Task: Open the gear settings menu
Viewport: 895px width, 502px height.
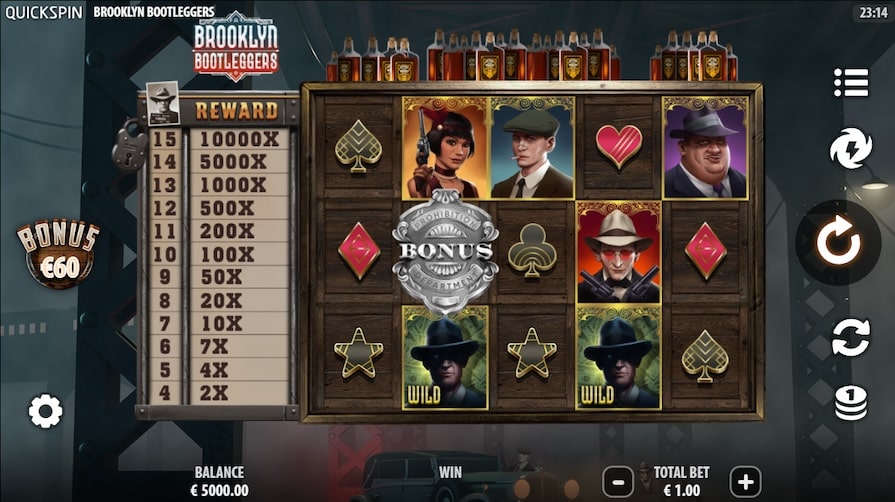Action: click(45, 410)
